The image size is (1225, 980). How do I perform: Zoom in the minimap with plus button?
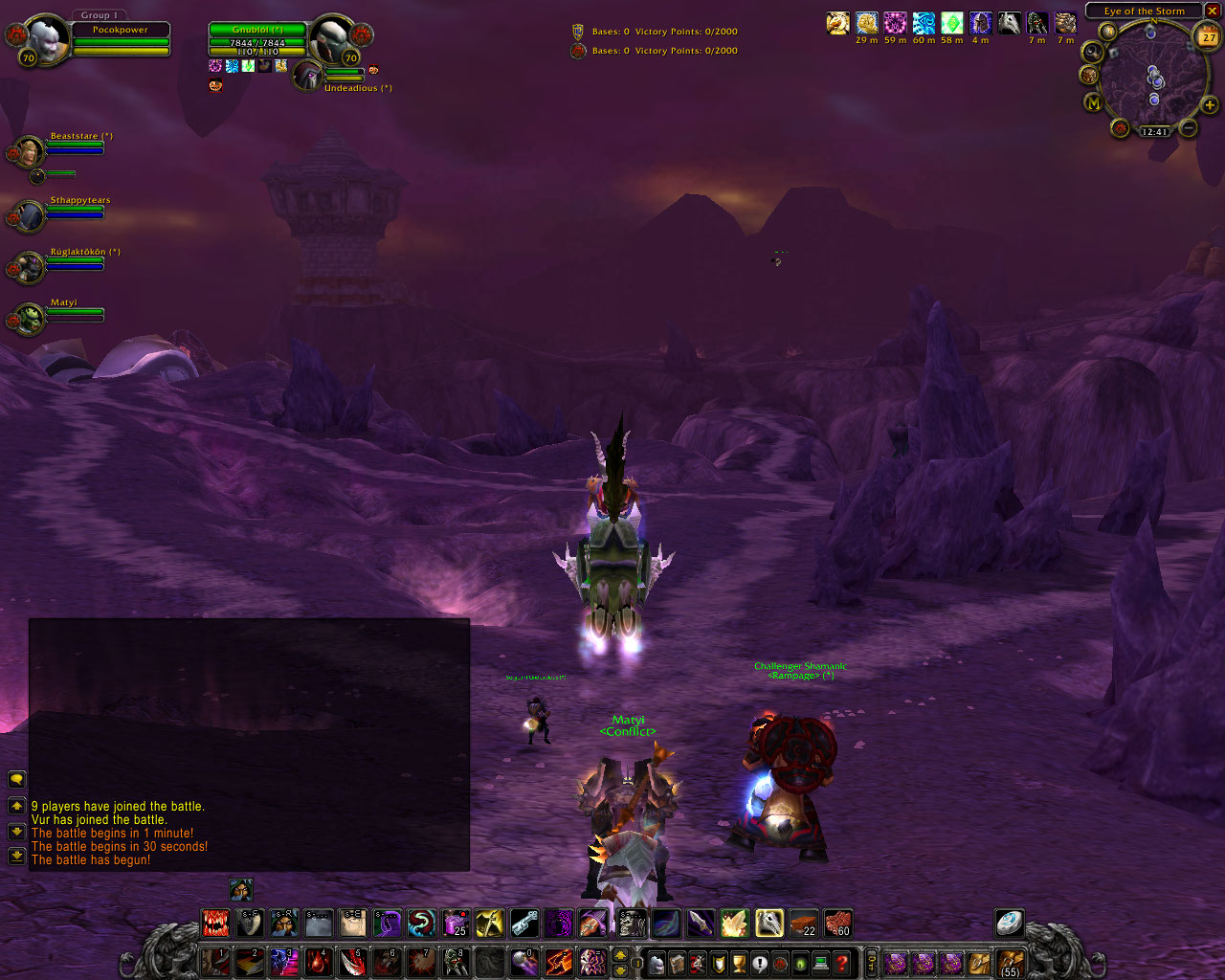pos(1210,104)
